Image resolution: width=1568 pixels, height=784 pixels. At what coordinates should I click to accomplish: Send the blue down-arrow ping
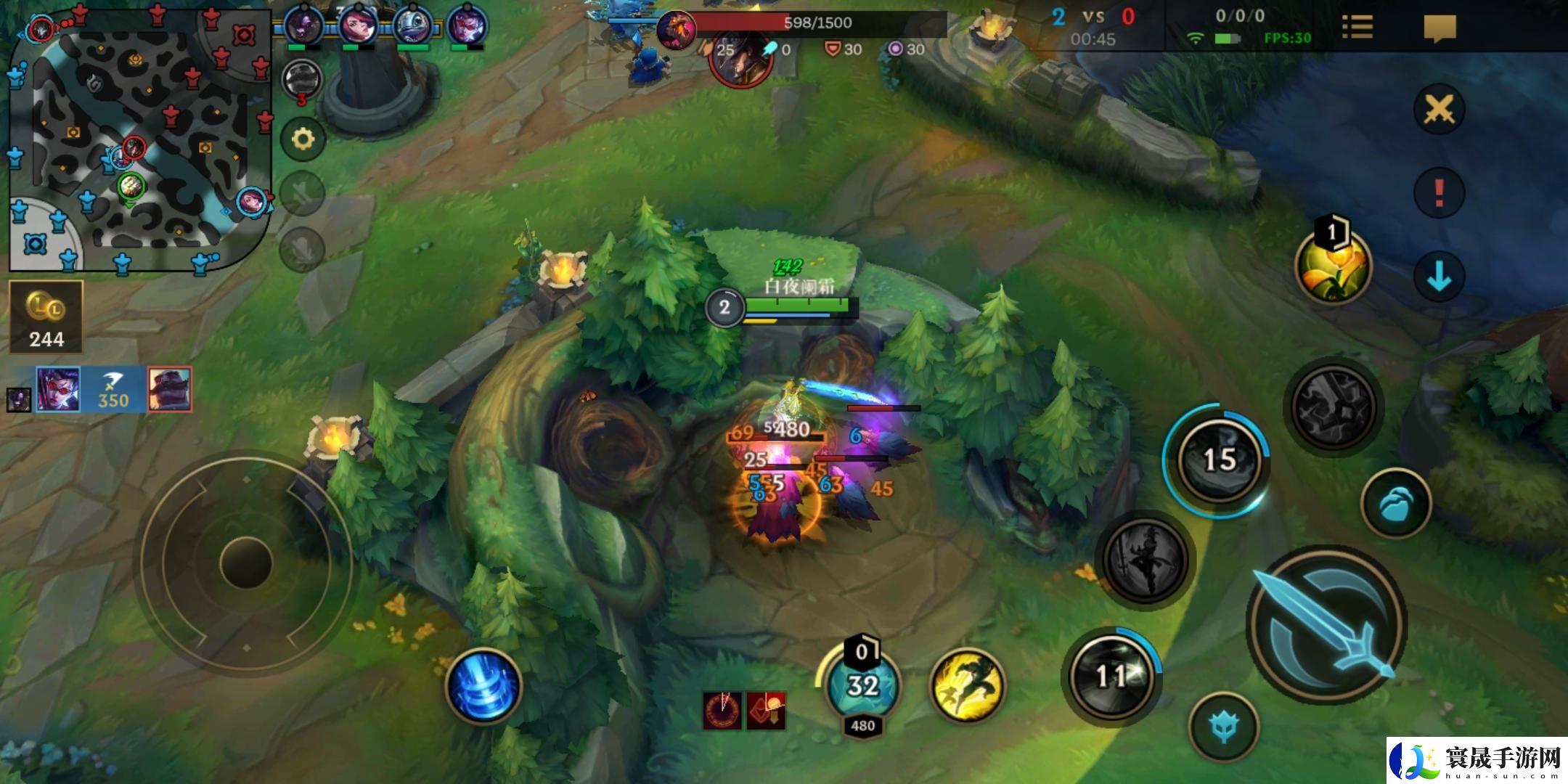pyautogui.click(x=1439, y=277)
